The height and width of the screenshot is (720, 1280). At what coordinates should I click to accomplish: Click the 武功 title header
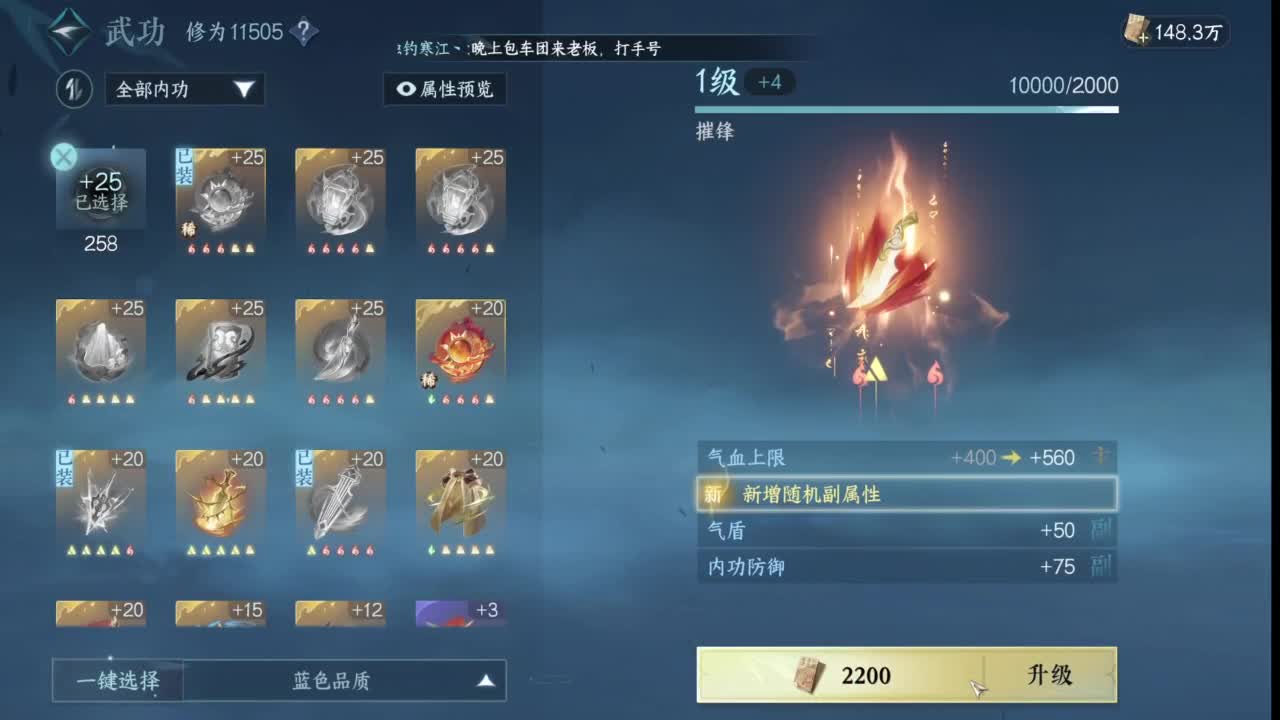click(x=135, y=31)
